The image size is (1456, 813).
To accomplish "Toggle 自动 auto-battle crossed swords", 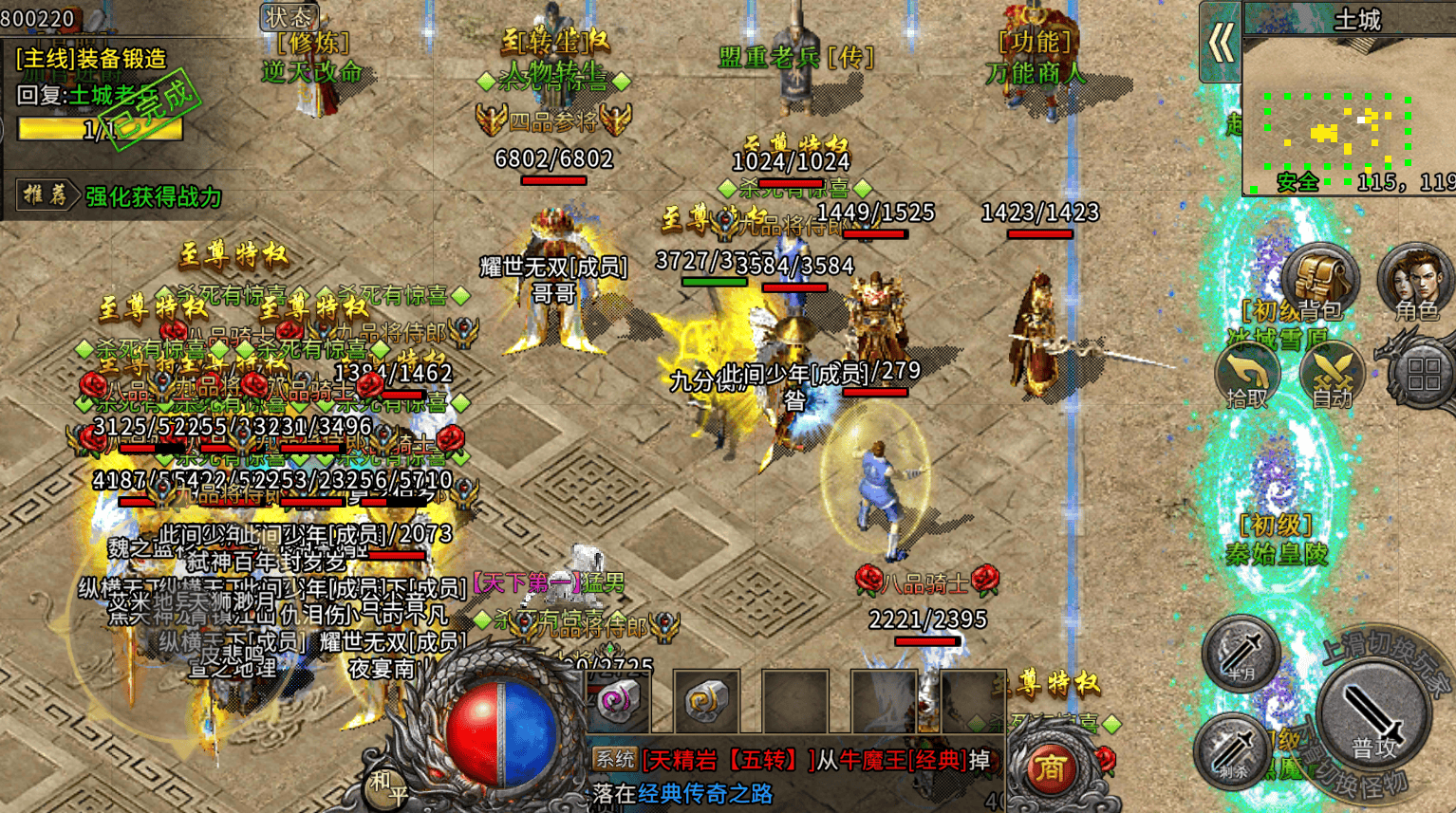I will [1332, 375].
